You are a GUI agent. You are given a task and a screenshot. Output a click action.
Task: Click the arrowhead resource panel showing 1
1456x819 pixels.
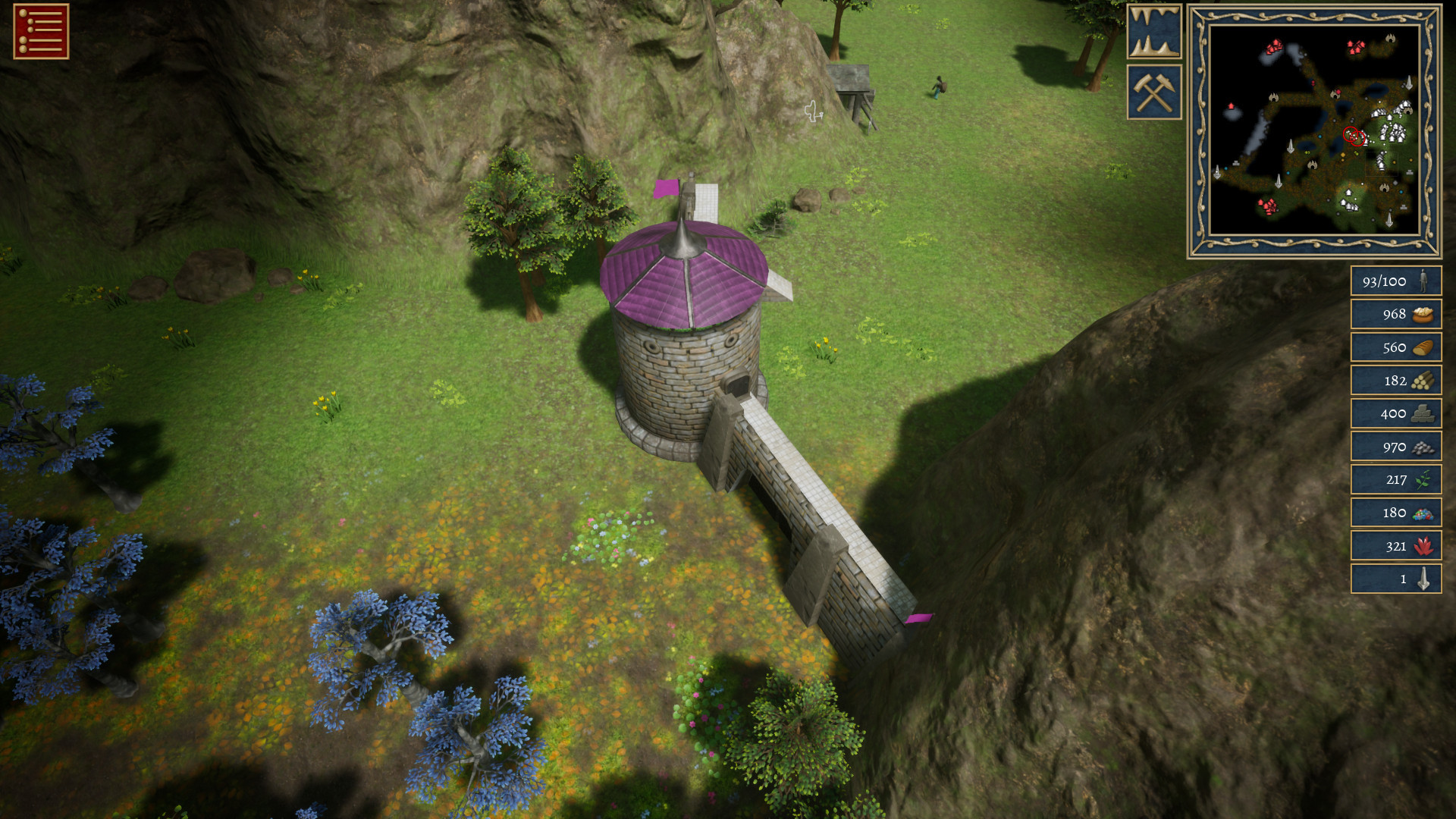pos(1395,579)
